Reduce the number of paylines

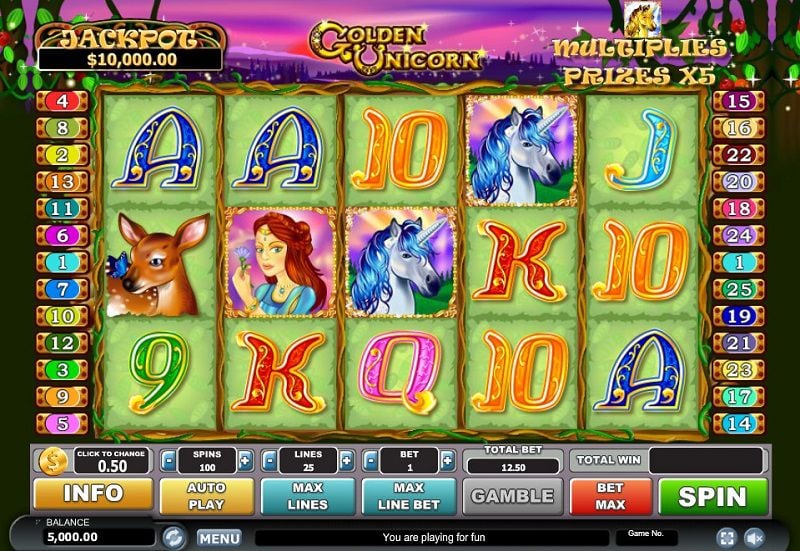point(268,461)
